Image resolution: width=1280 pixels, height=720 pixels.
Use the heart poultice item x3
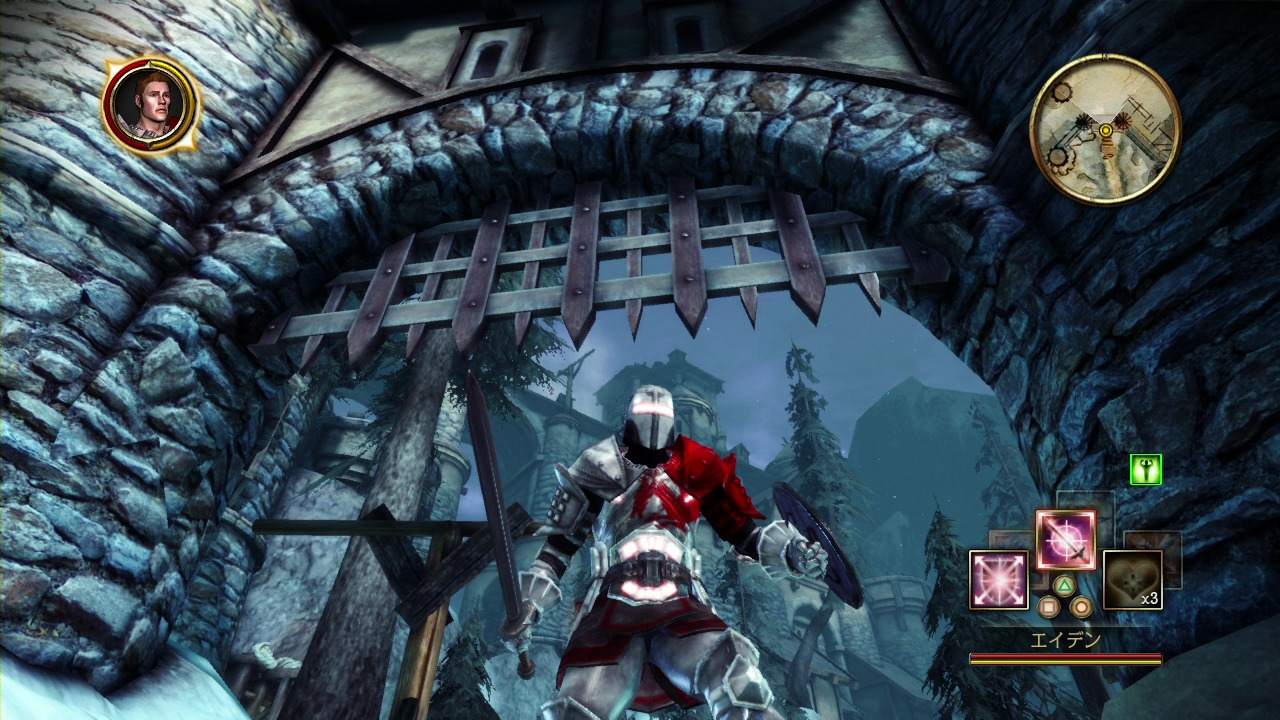click(1132, 579)
